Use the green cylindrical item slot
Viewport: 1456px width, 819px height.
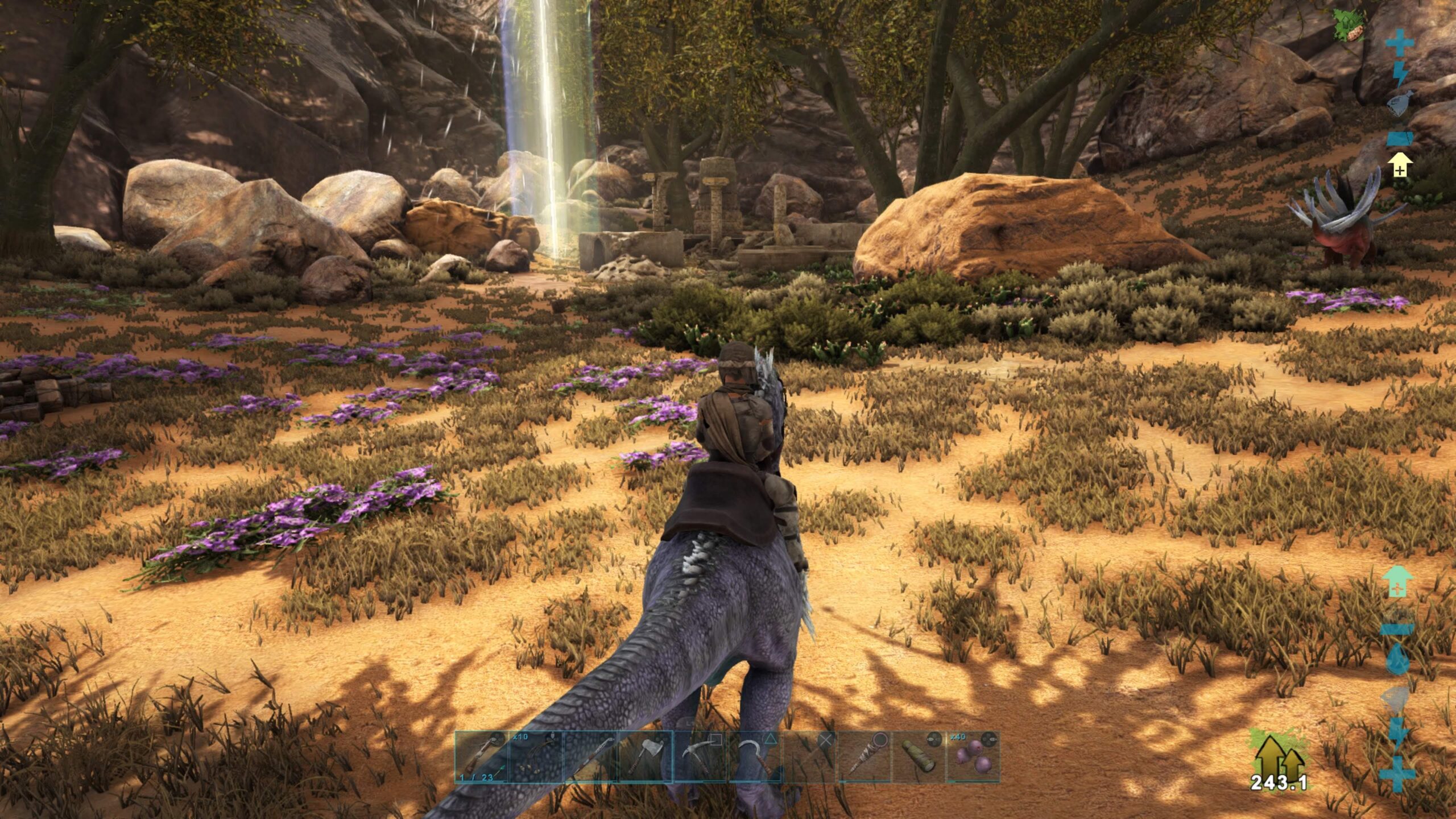tap(919, 757)
